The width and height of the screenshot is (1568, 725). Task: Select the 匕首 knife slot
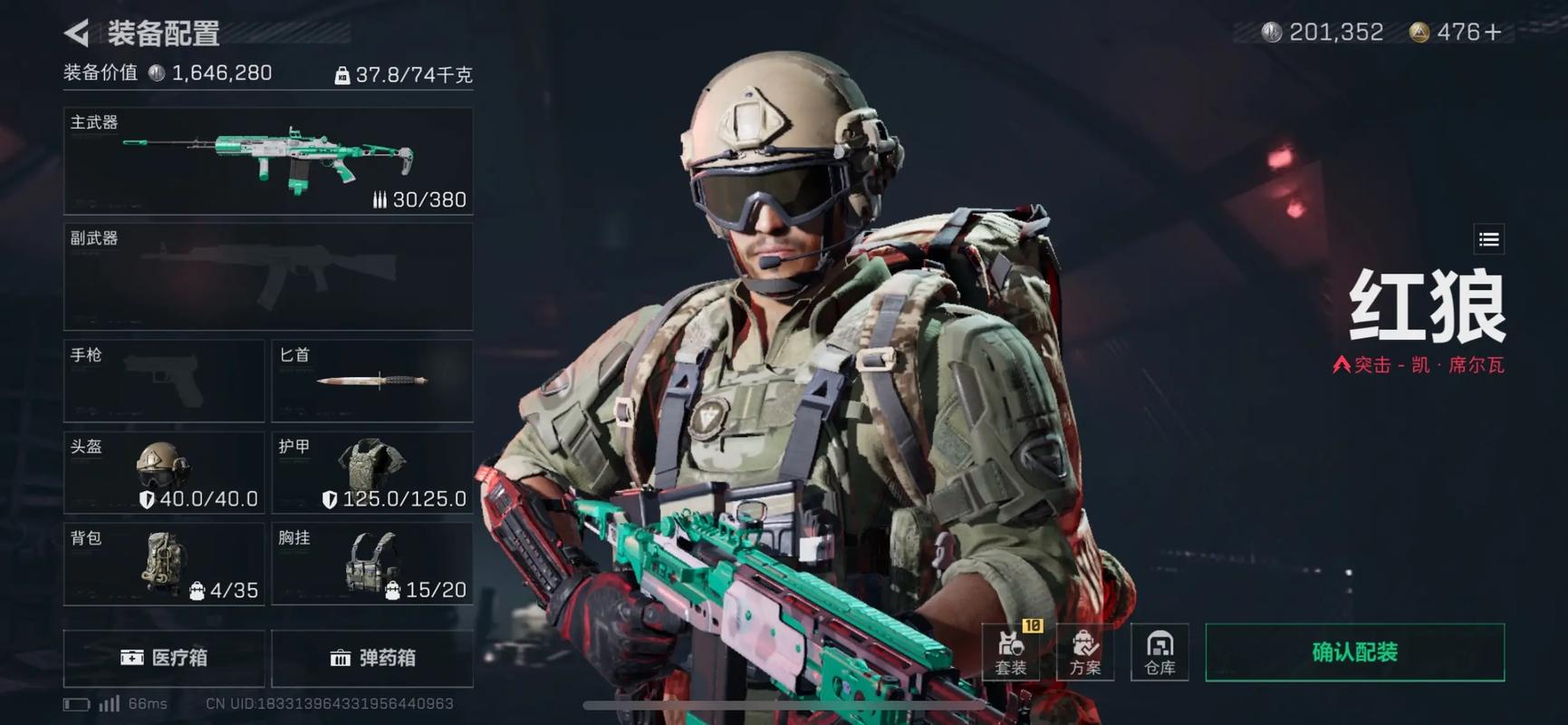tap(372, 381)
